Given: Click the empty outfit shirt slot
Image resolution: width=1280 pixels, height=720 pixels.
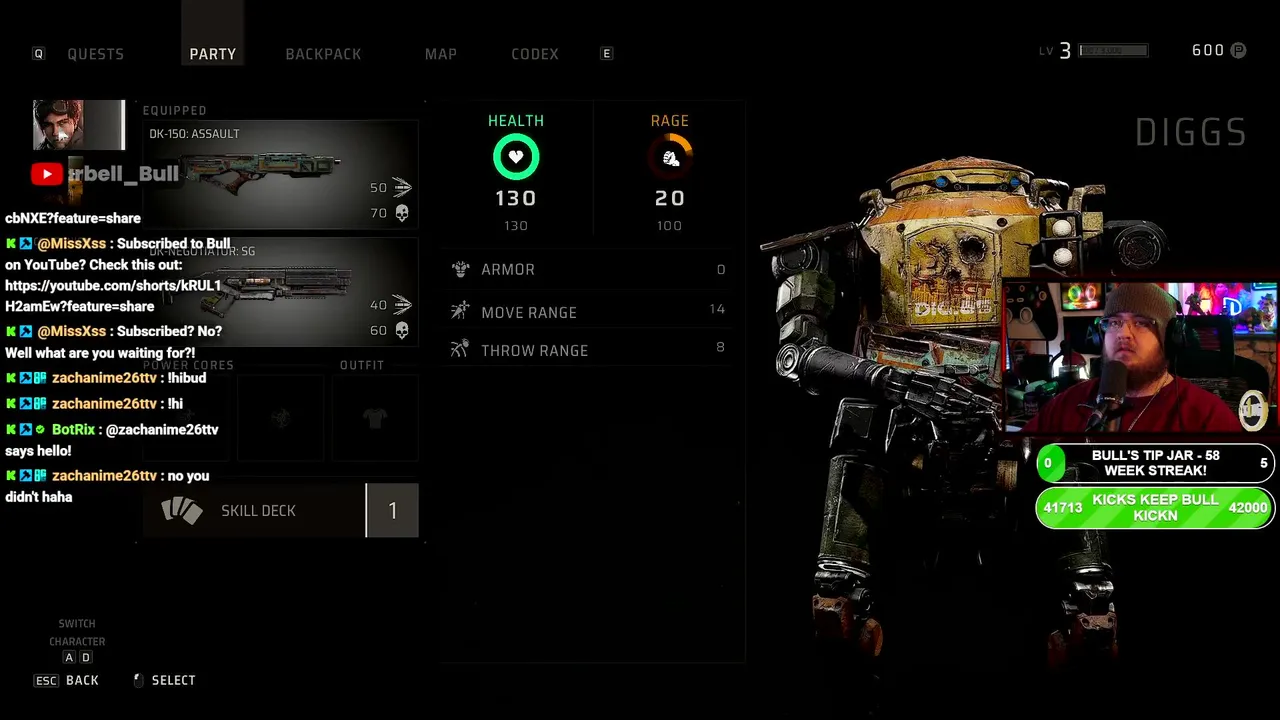Looking at the screenshot, I should pyautogui.click(x=374, y=418).
